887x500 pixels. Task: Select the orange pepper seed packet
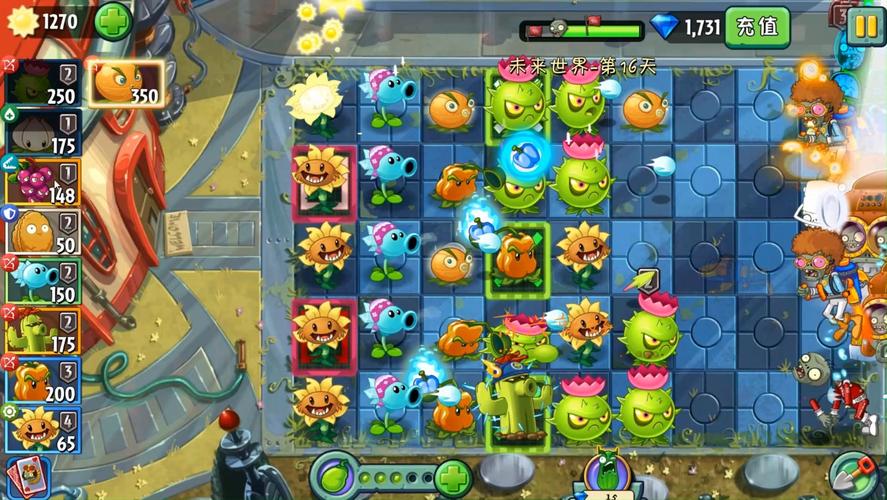coord(42,380)
